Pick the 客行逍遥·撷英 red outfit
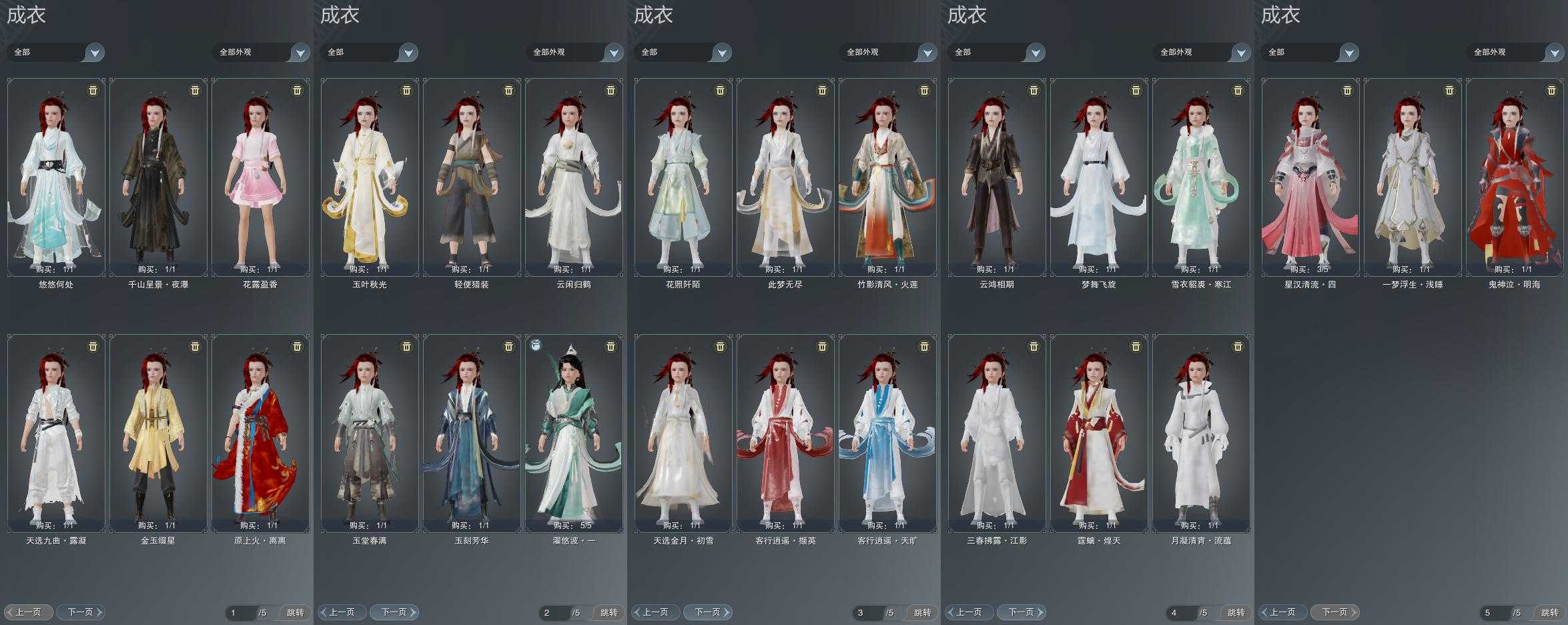 click(785, 434)
